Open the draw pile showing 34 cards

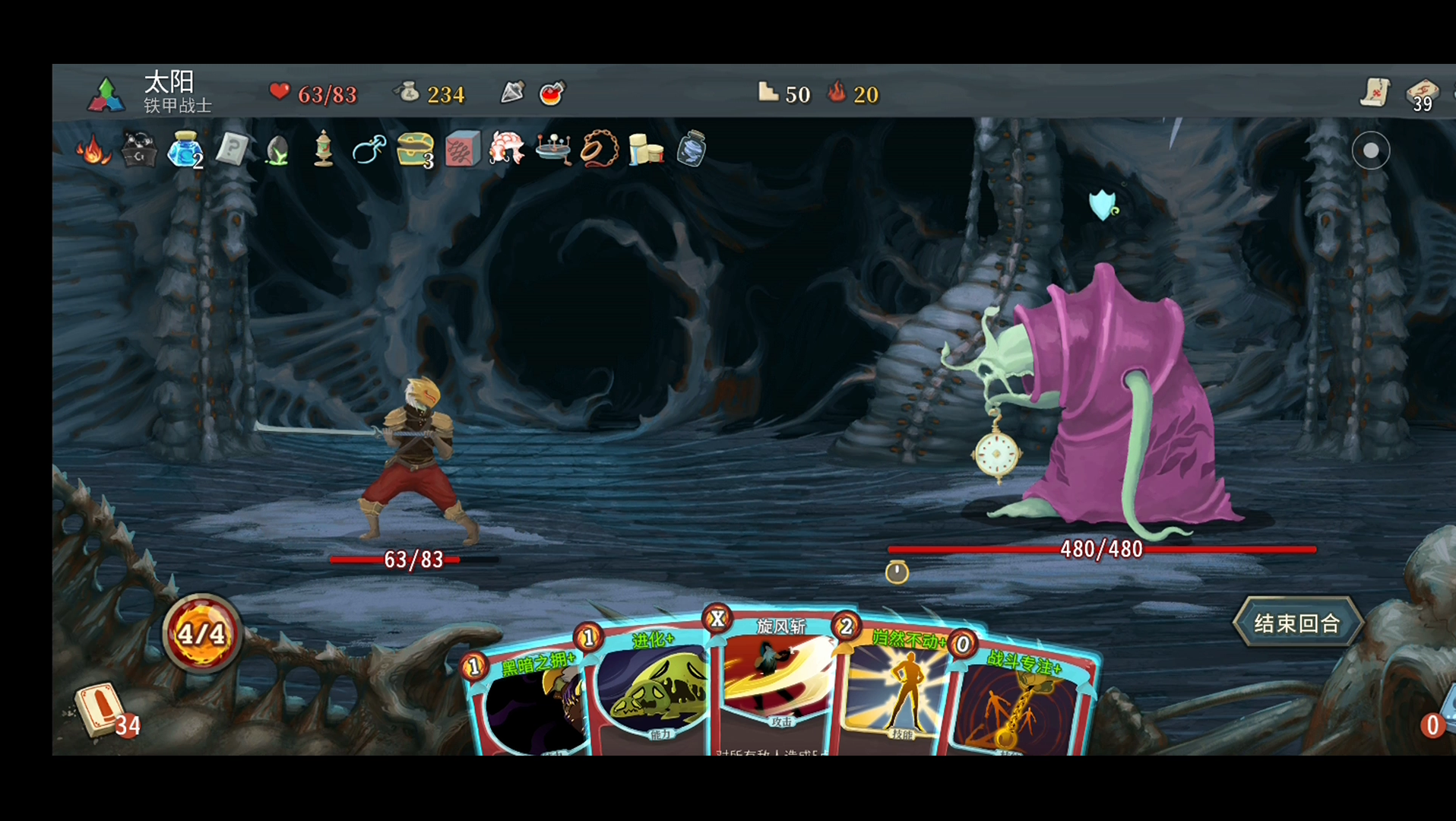pyautogui.click(x=103, y=711)
